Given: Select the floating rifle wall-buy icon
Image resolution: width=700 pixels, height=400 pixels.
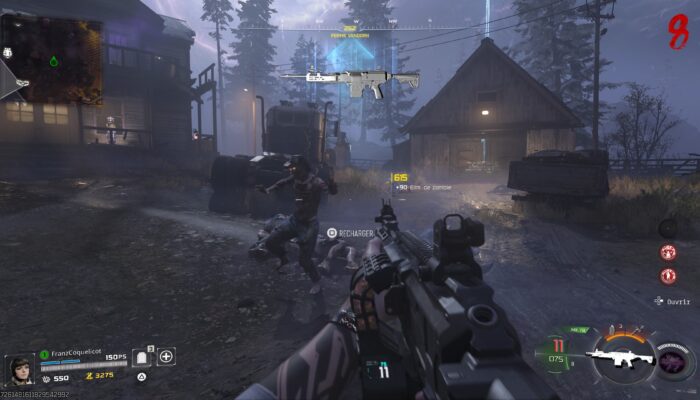Looking at the screenshot, I should (x=350, y=84).
